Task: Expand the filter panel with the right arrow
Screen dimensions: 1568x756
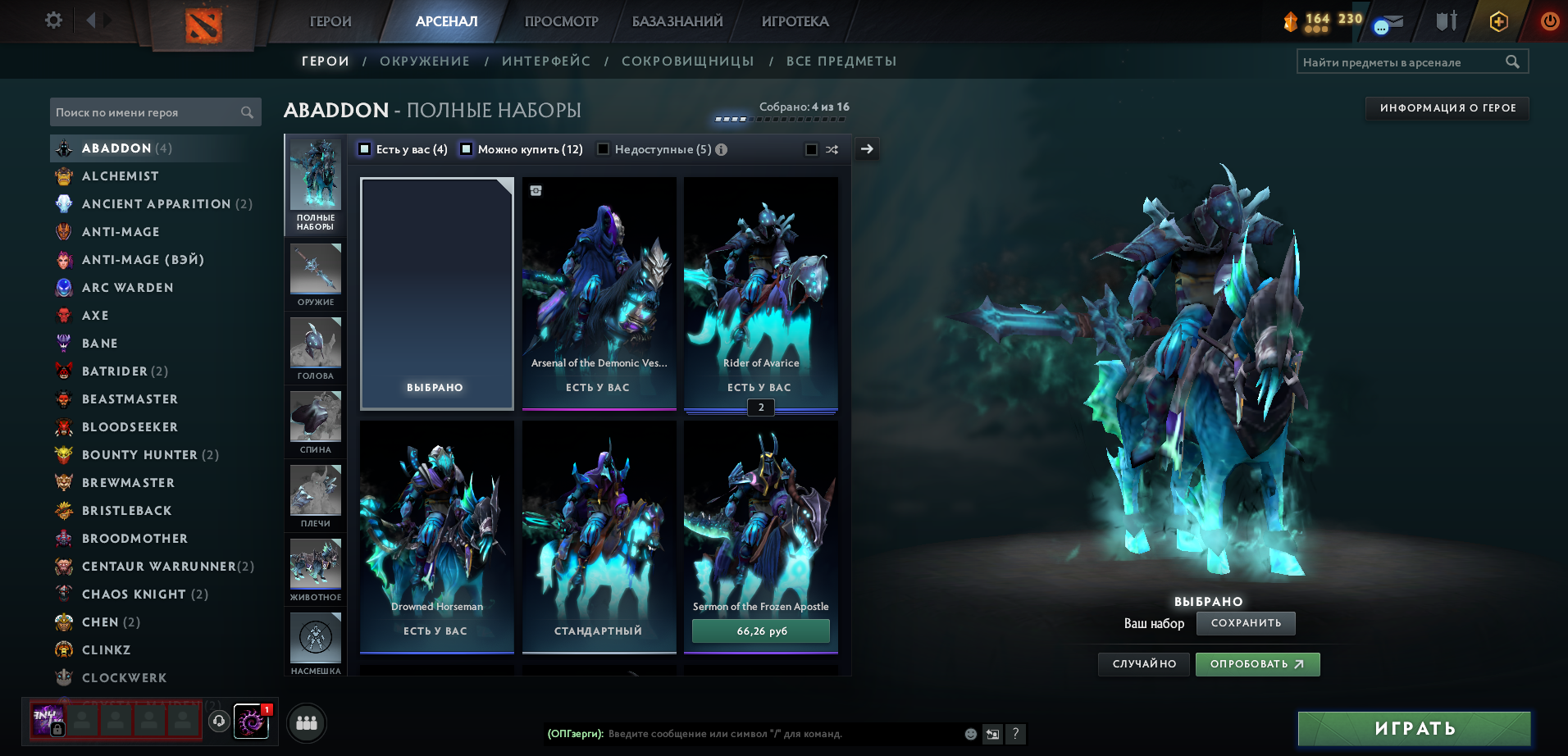Action: [x=867, y=149]
